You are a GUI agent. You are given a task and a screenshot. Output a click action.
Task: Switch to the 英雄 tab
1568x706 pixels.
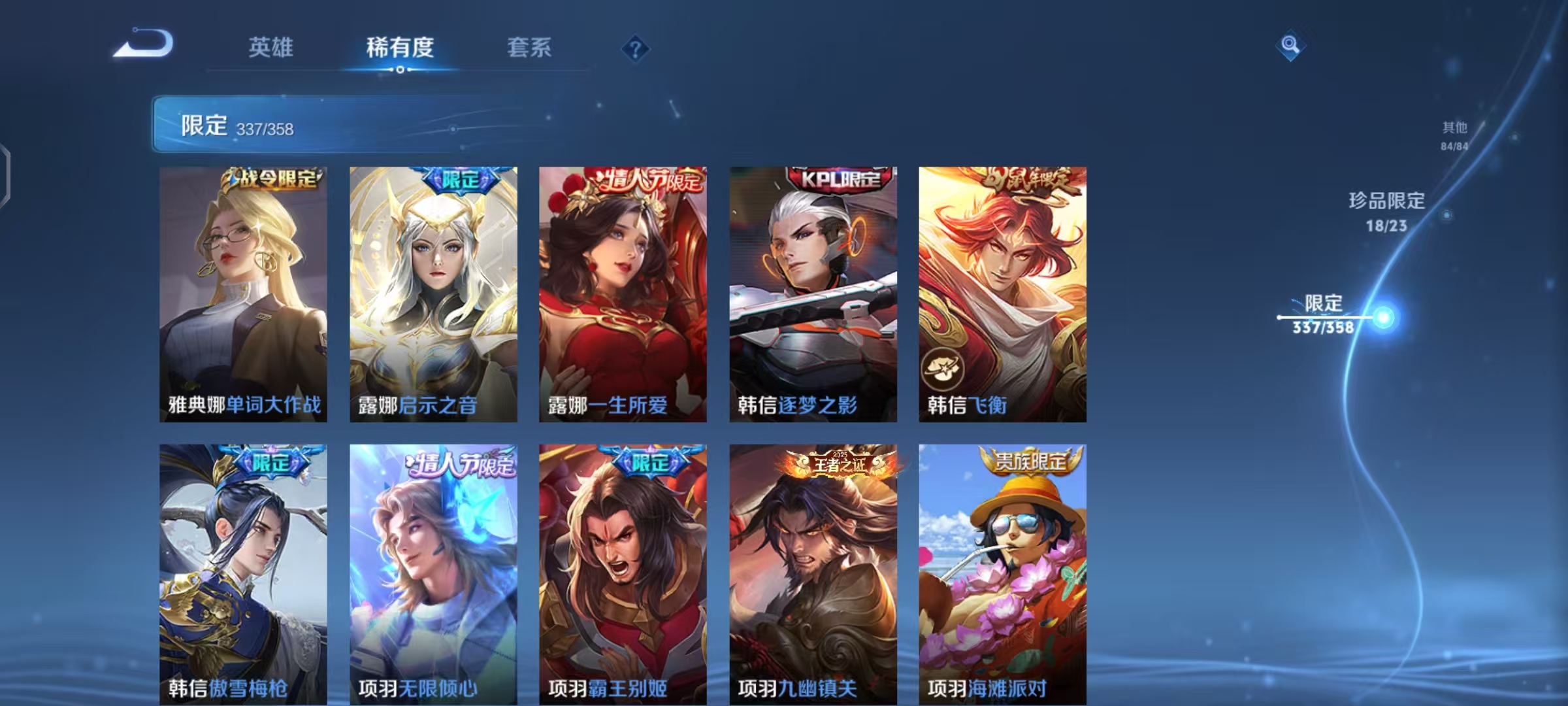pyautogui.click(x=270, y=48)
